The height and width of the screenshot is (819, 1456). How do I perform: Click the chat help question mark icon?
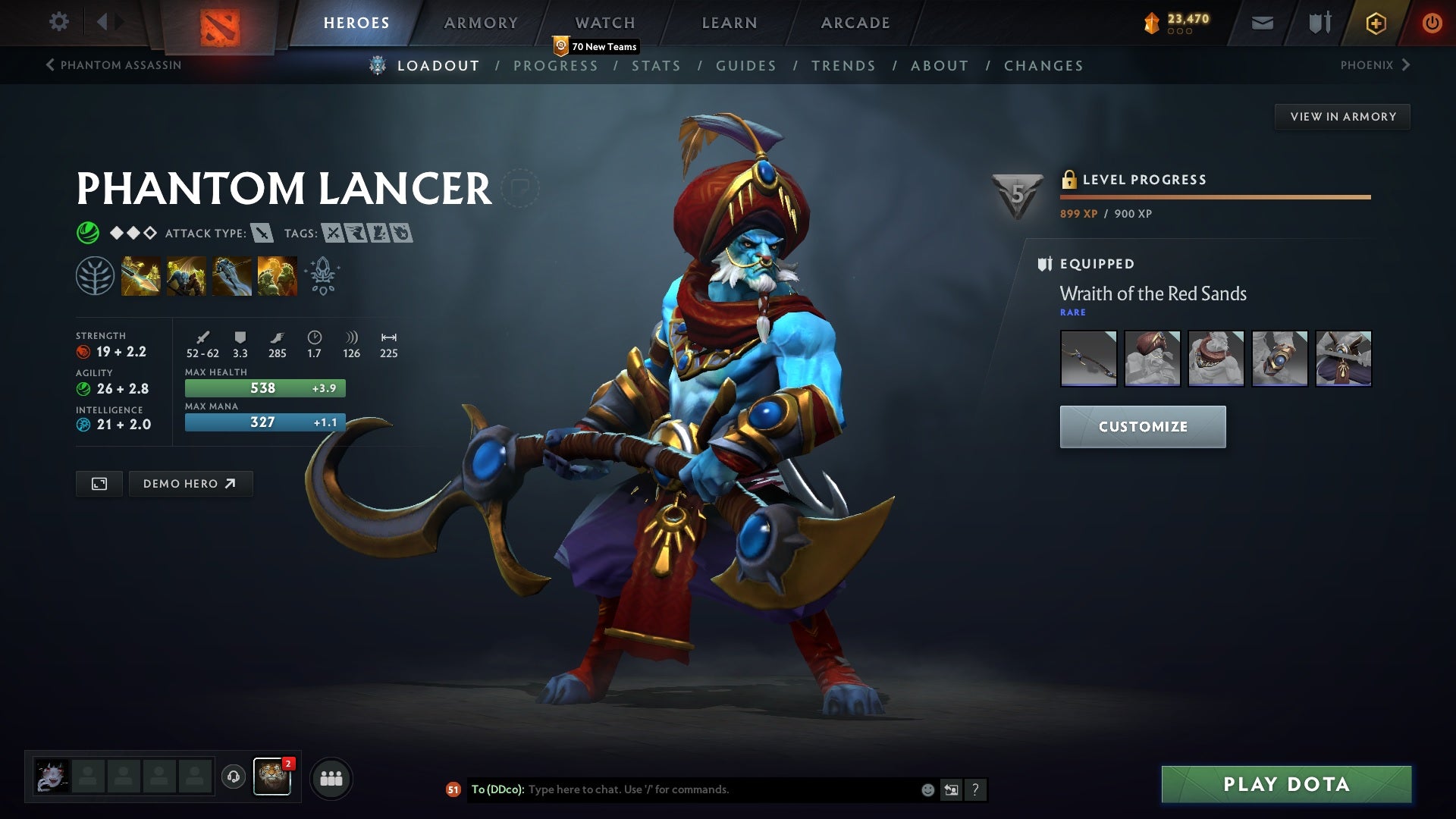975,789
